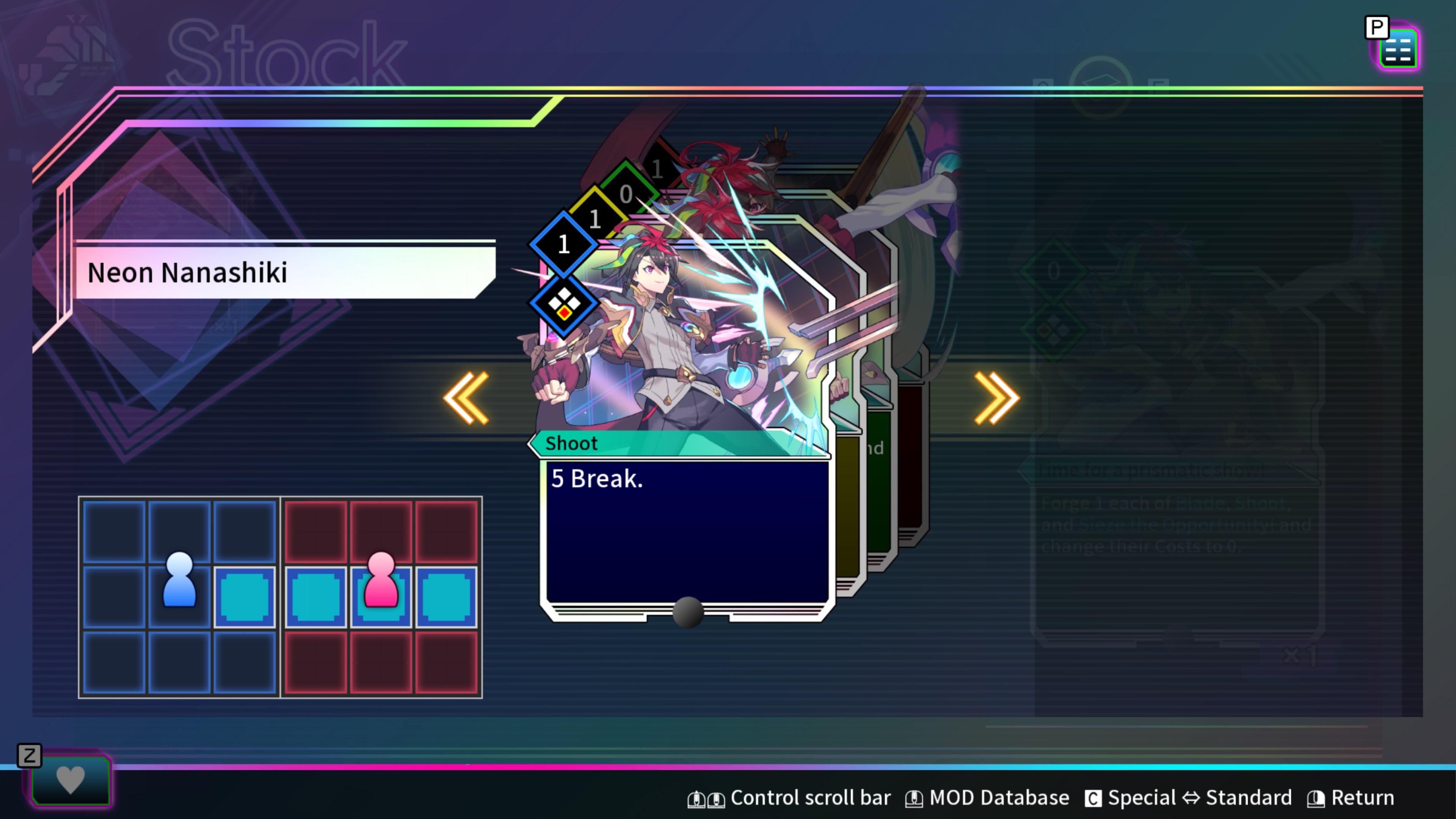Screen dimensions: 1456x819
Task: Click the Return mouse-button icon
Action: click(x=1317, y=797)
